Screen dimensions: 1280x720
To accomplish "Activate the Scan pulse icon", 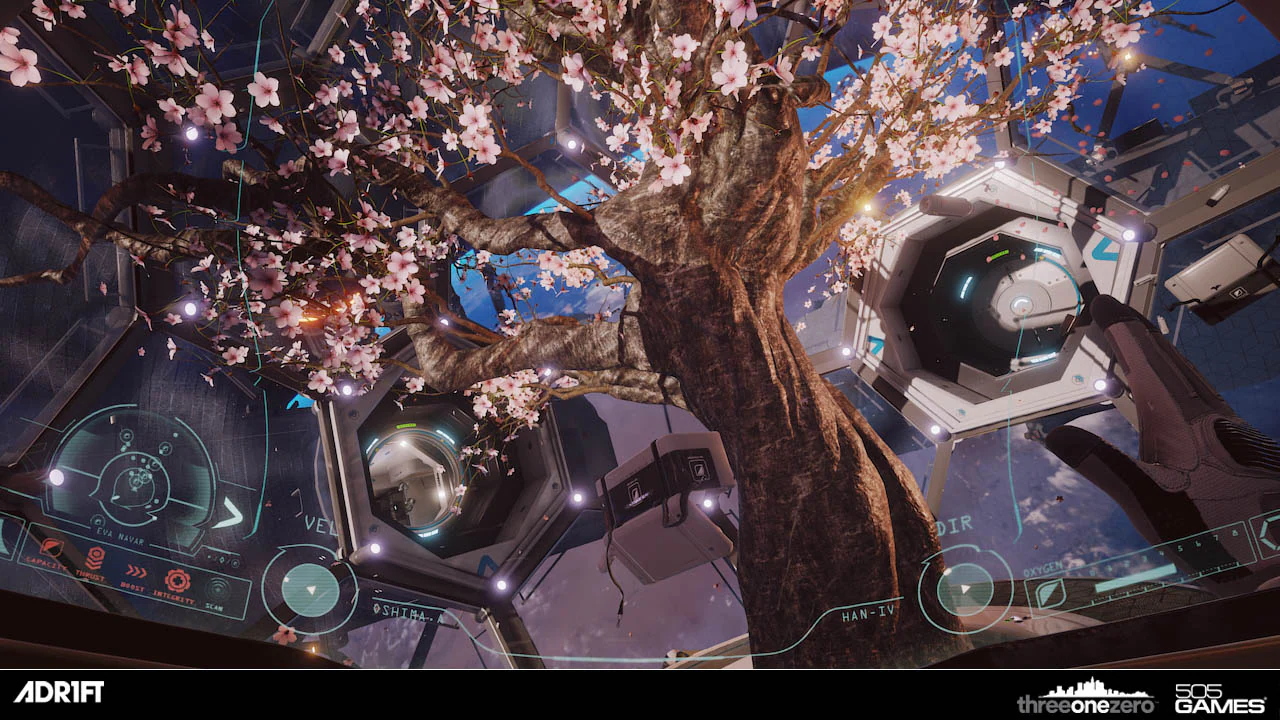I will [x=218, y=587].
